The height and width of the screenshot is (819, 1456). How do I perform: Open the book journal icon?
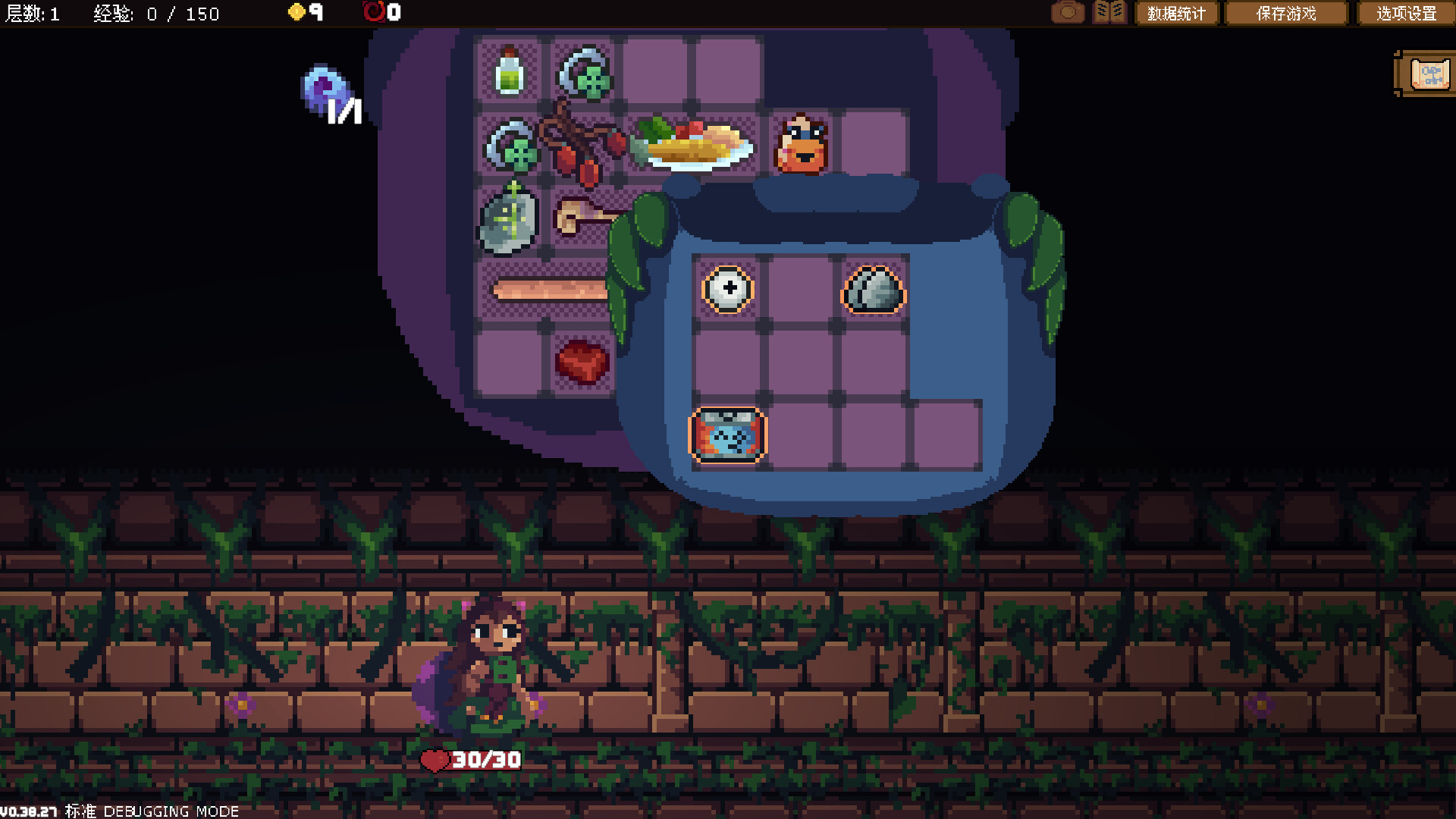[1109, 12]
